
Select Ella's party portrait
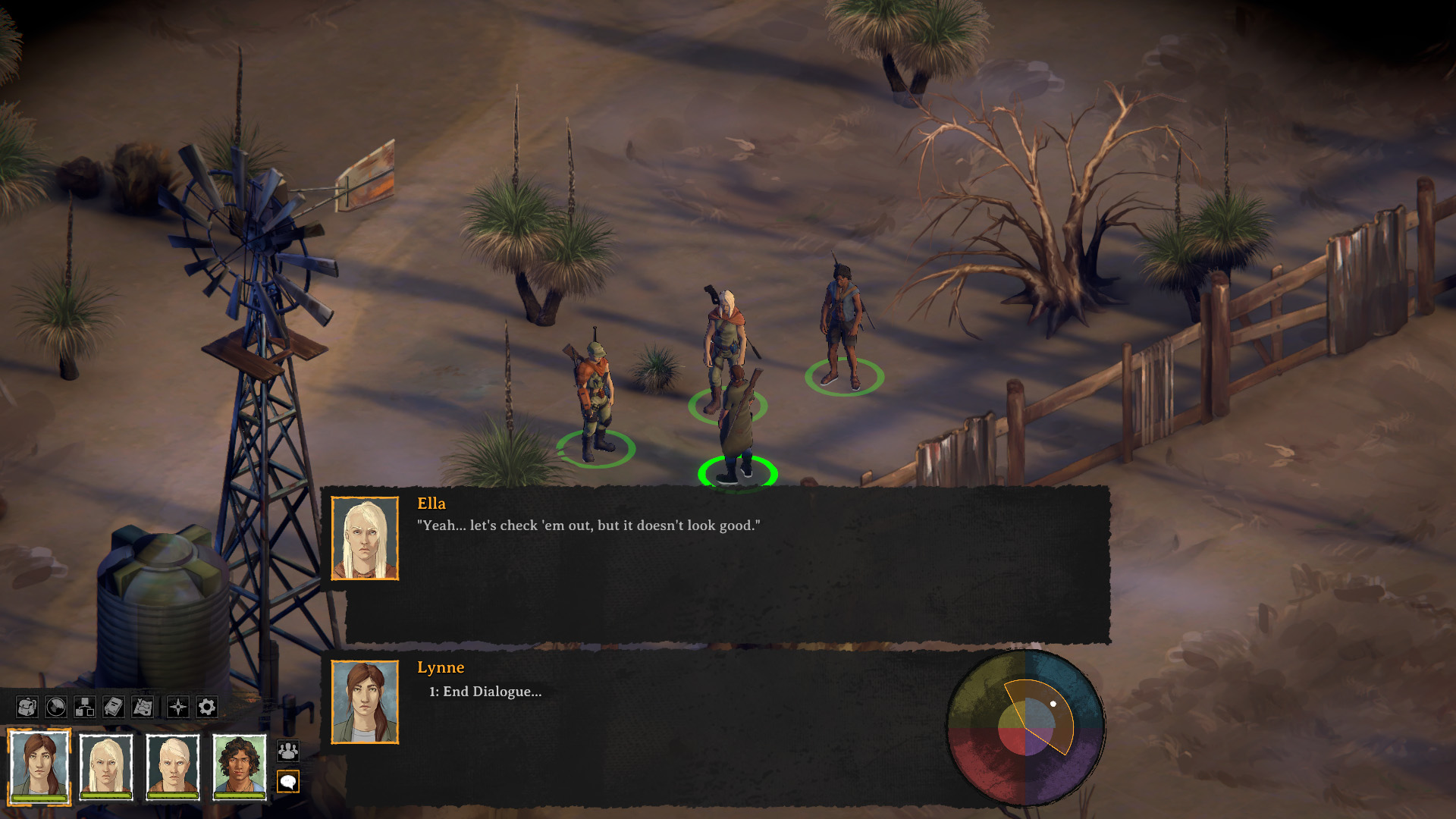106,766
